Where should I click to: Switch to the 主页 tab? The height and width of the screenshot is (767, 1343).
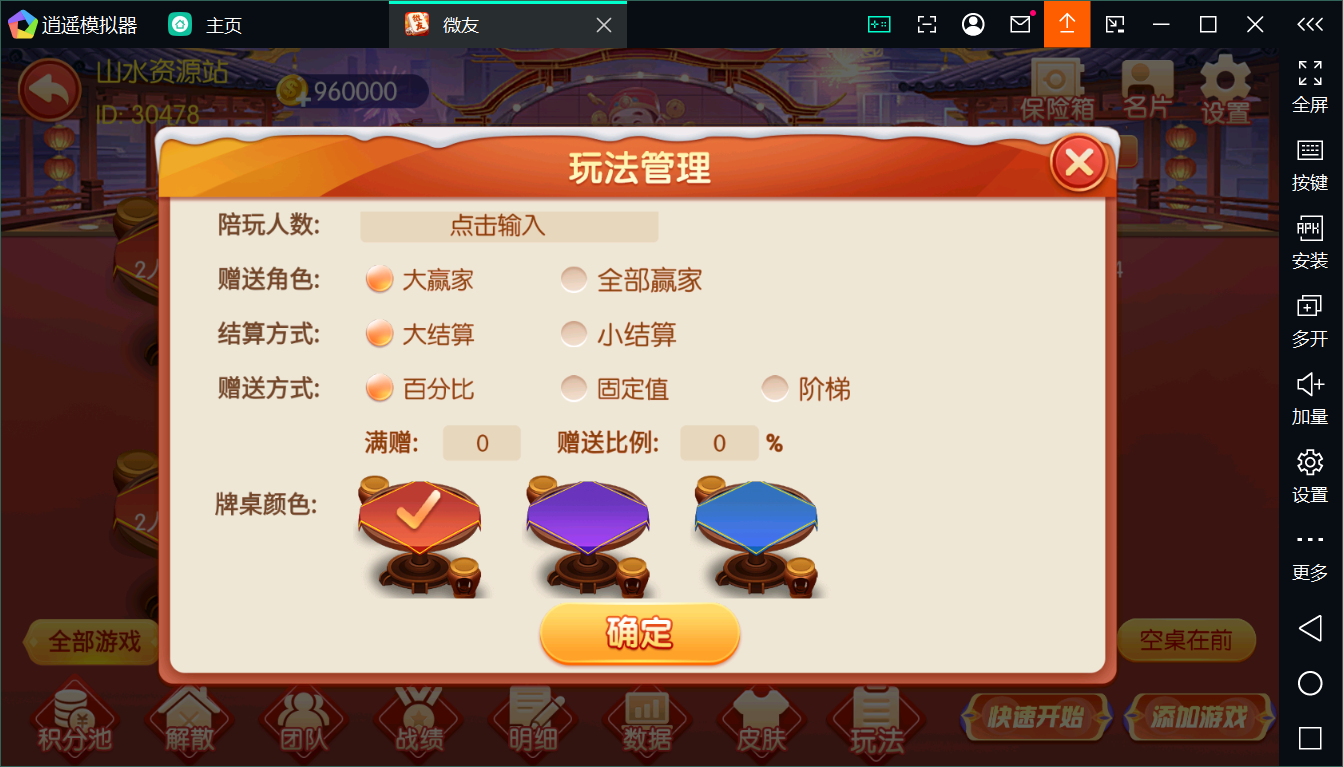click(x=210, y=23)
